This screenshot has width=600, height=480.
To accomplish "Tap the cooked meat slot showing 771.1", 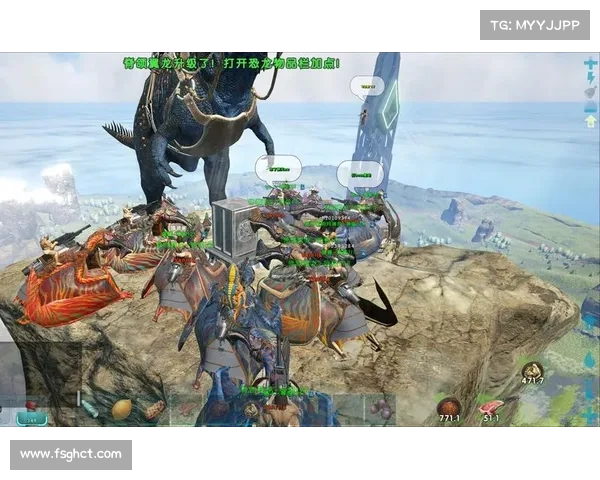I will point(449,408).
